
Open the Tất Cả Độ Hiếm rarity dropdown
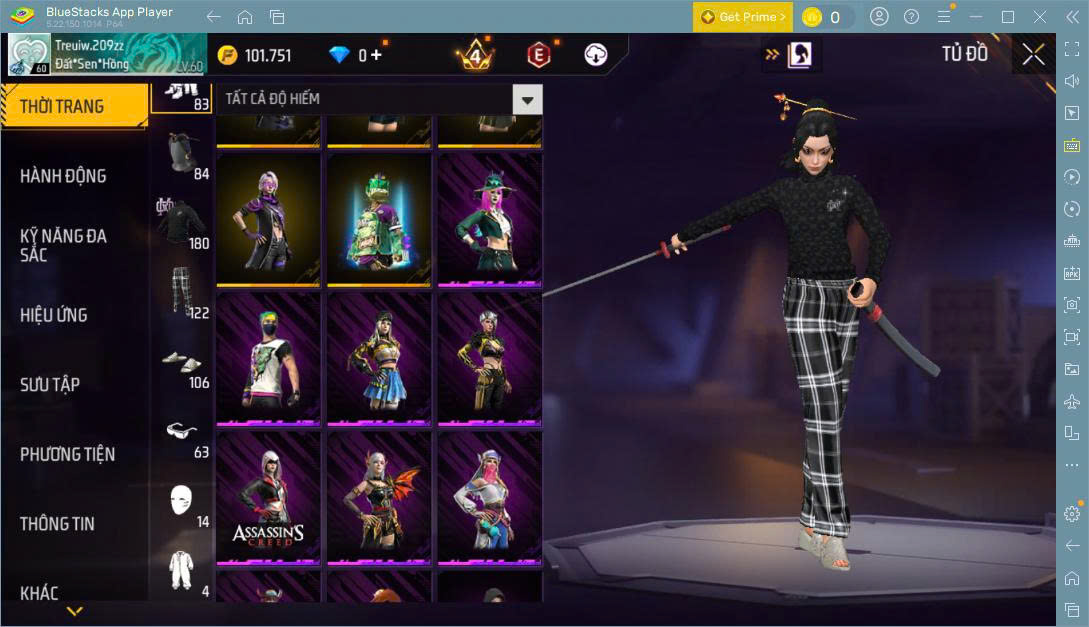(527, 99)
